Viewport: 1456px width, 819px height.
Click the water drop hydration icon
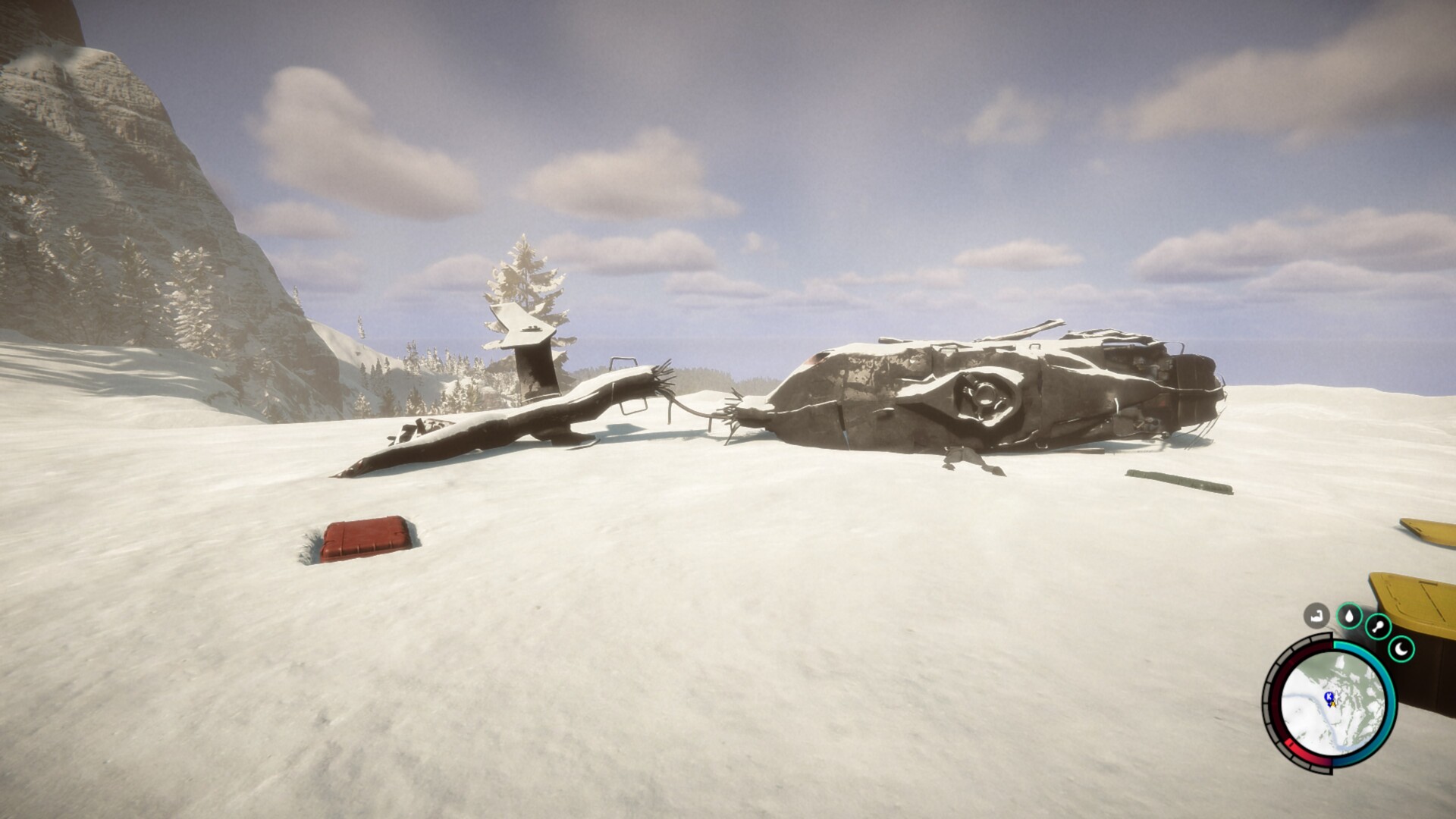click(x=1350, y=616)
